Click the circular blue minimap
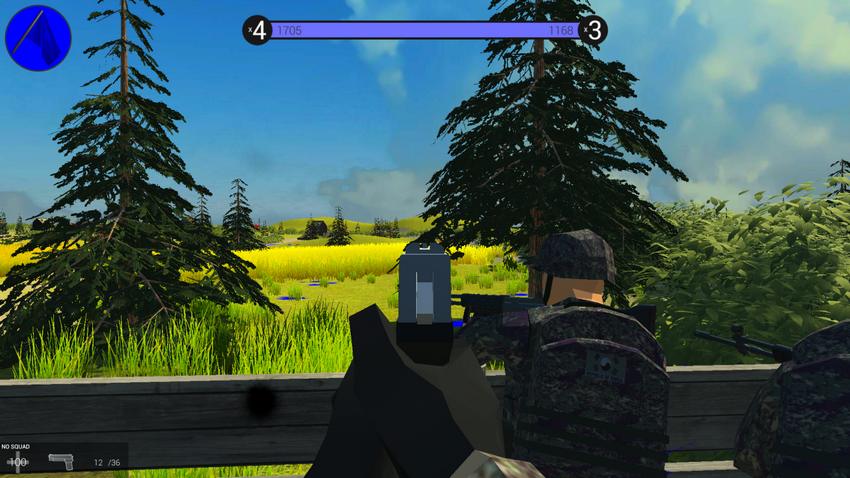This screenshot has width=850, height=478. 38,38
